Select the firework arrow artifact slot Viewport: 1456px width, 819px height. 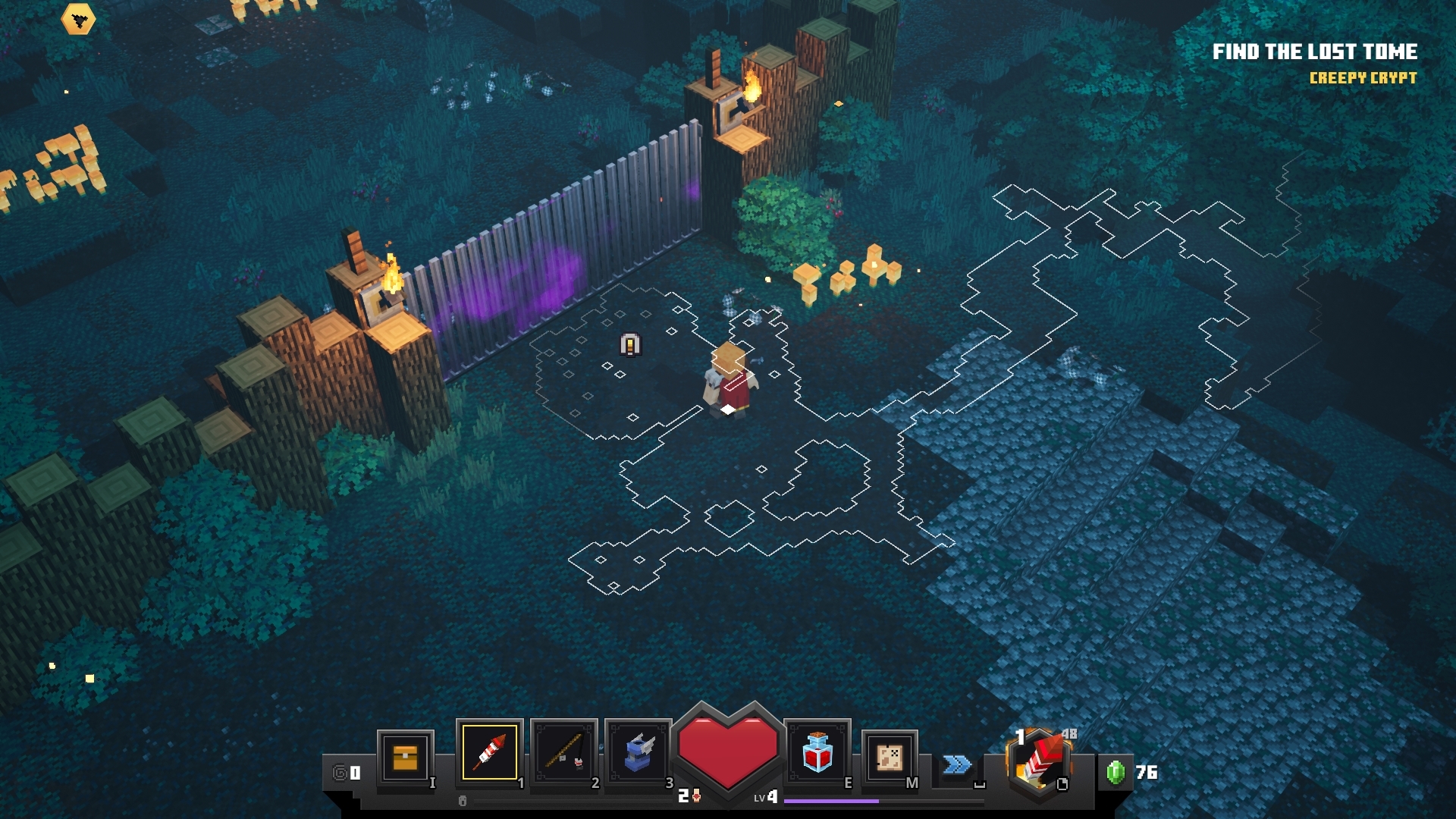489,752
